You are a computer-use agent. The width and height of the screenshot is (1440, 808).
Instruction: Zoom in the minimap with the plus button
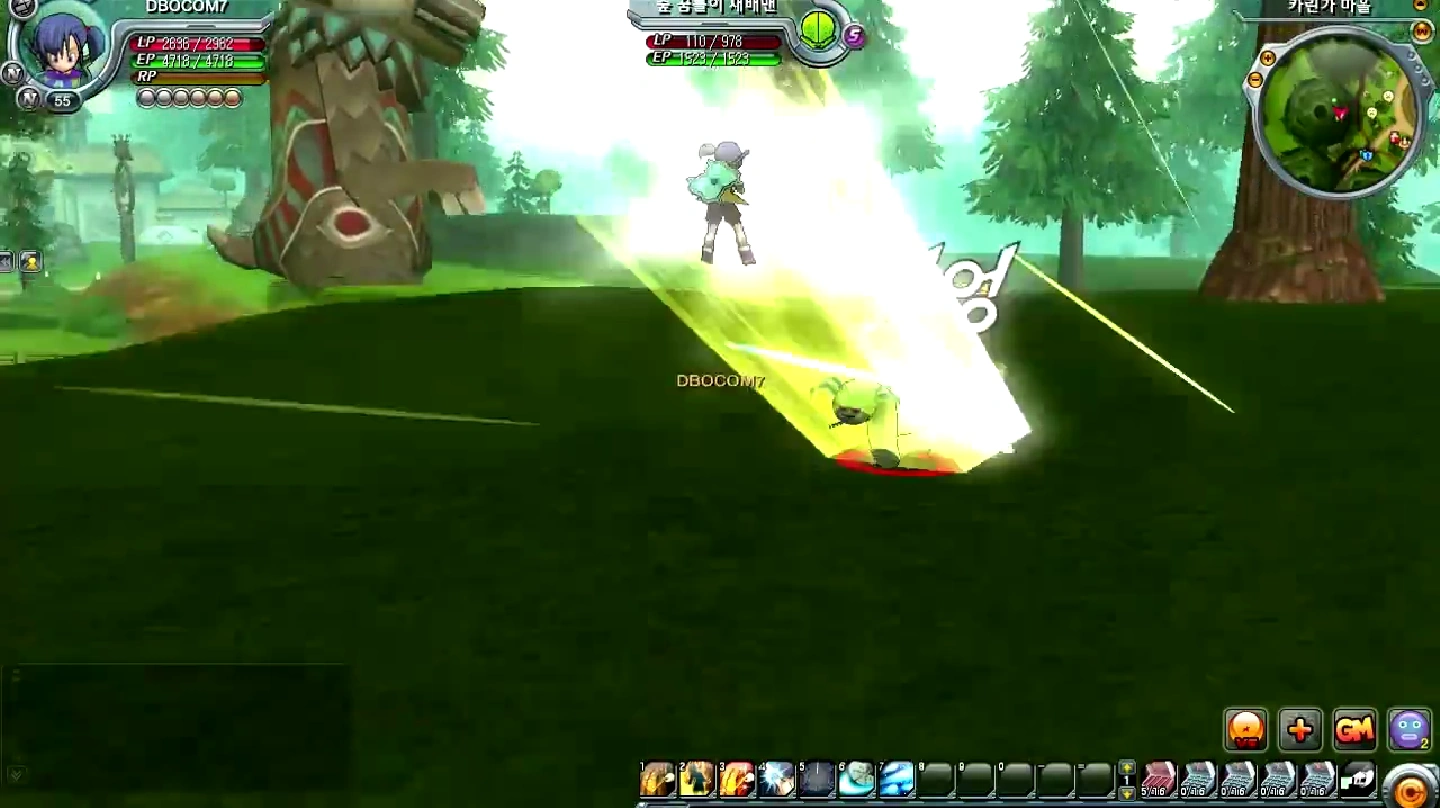pyautogui.click(x=1268, y=58)
